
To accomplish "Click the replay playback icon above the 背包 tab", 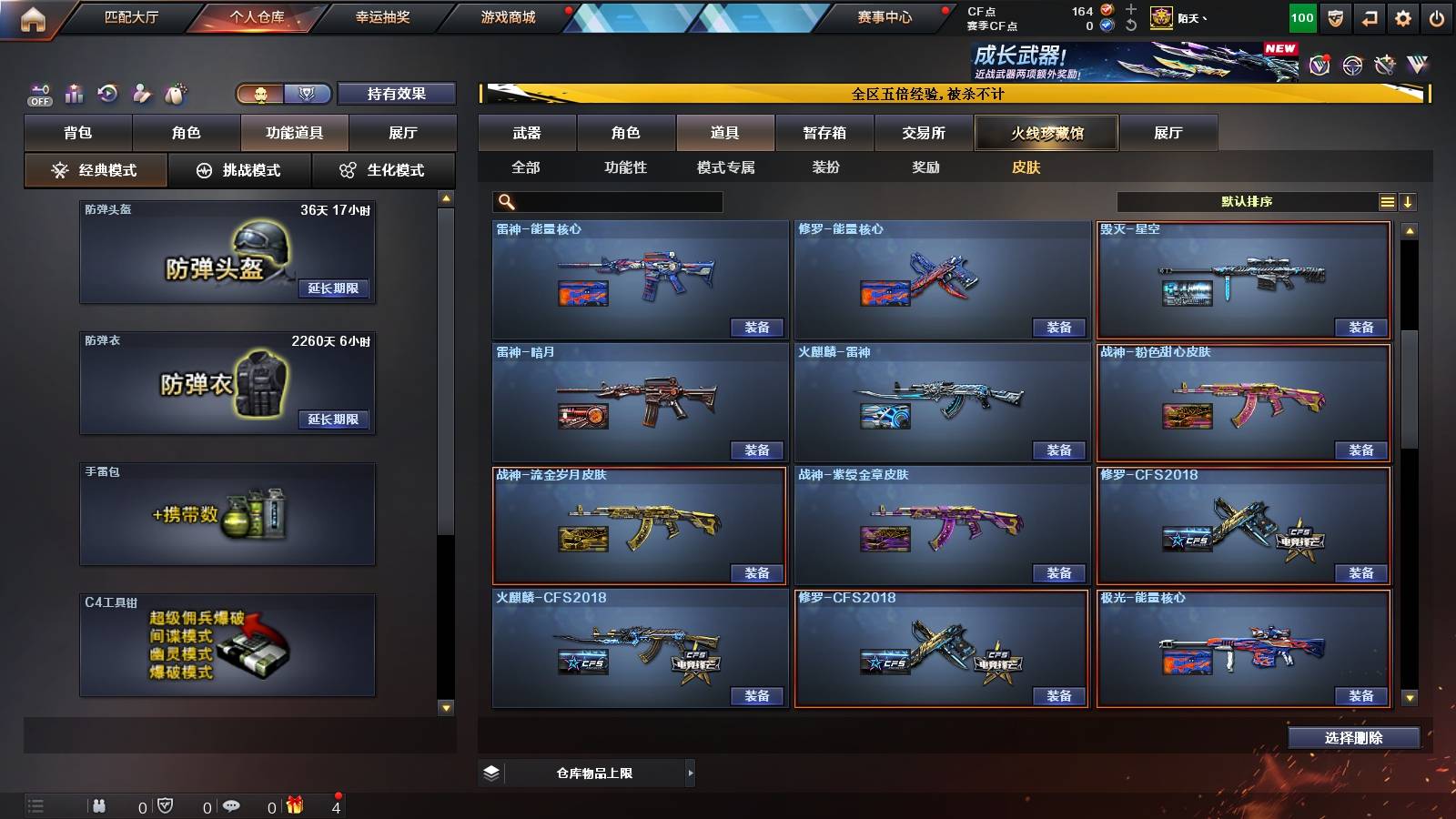I will [x=107, y=93].
